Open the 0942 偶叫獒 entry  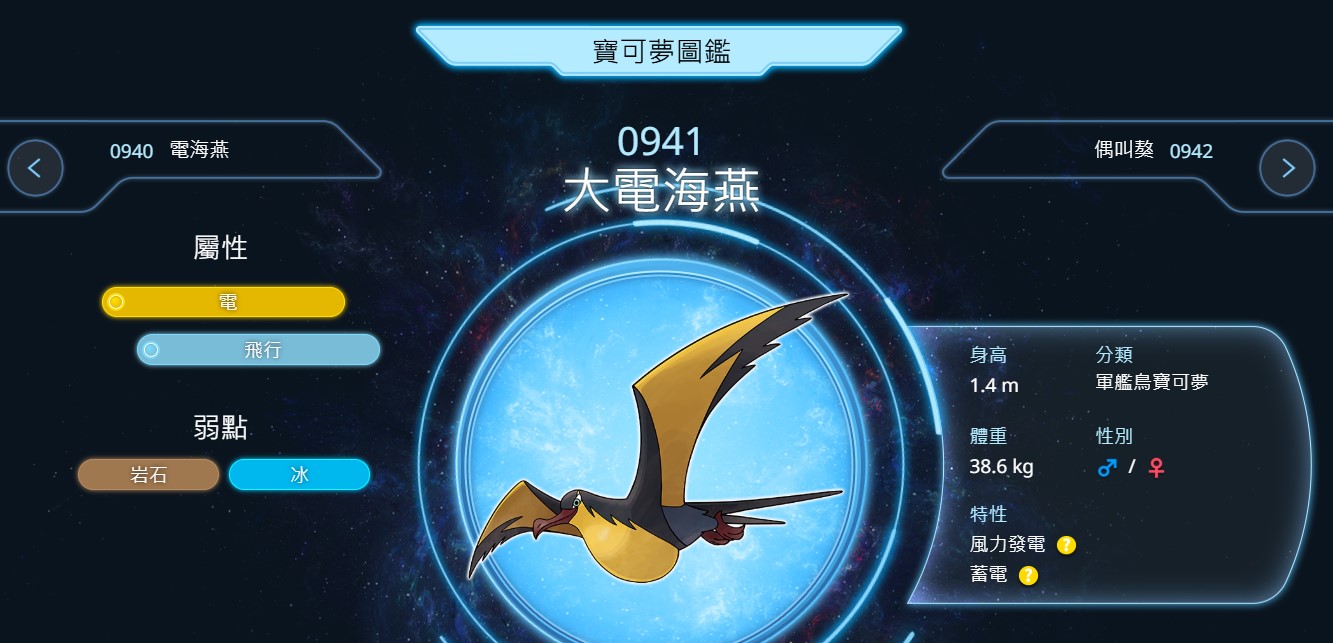pos(1153,151)
